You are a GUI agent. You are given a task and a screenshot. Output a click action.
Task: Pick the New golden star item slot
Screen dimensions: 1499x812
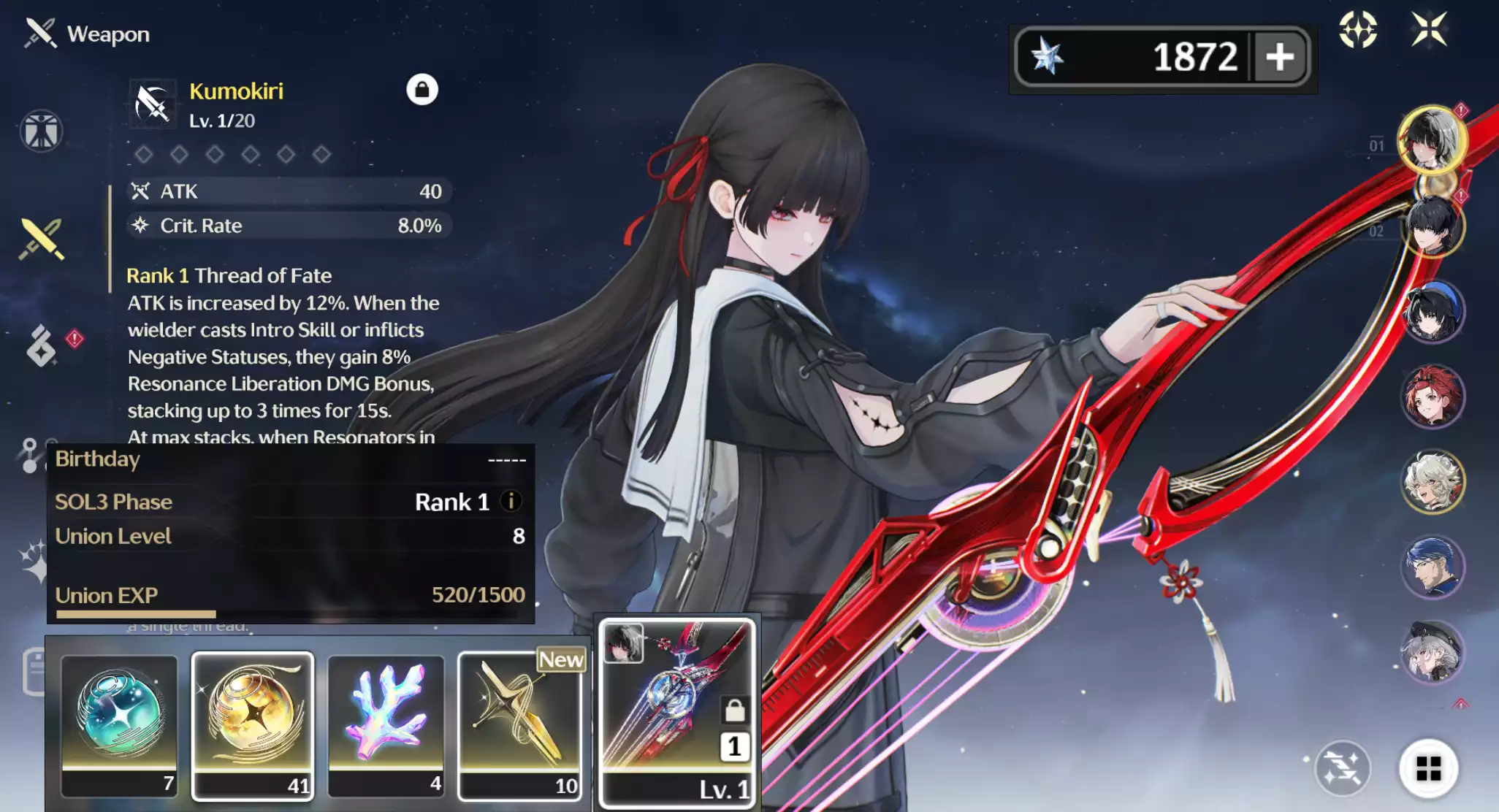(x=519, y=724)
